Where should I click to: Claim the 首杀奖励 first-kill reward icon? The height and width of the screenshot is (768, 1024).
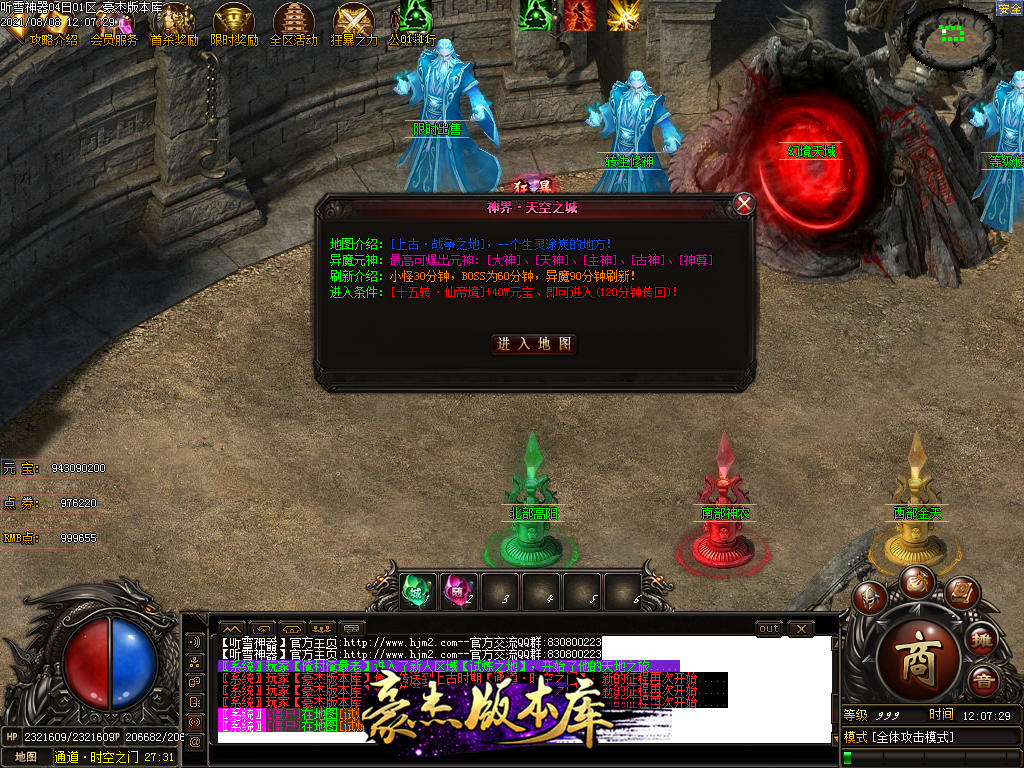[x=176, y=21]
